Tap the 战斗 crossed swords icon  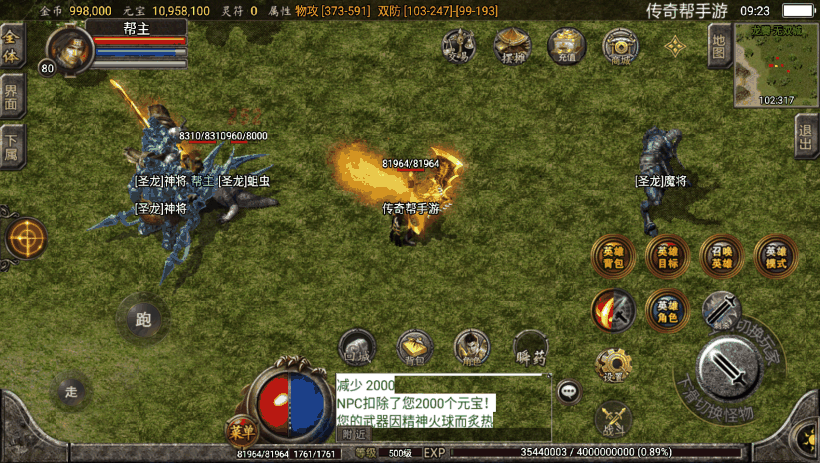[613, 418]
